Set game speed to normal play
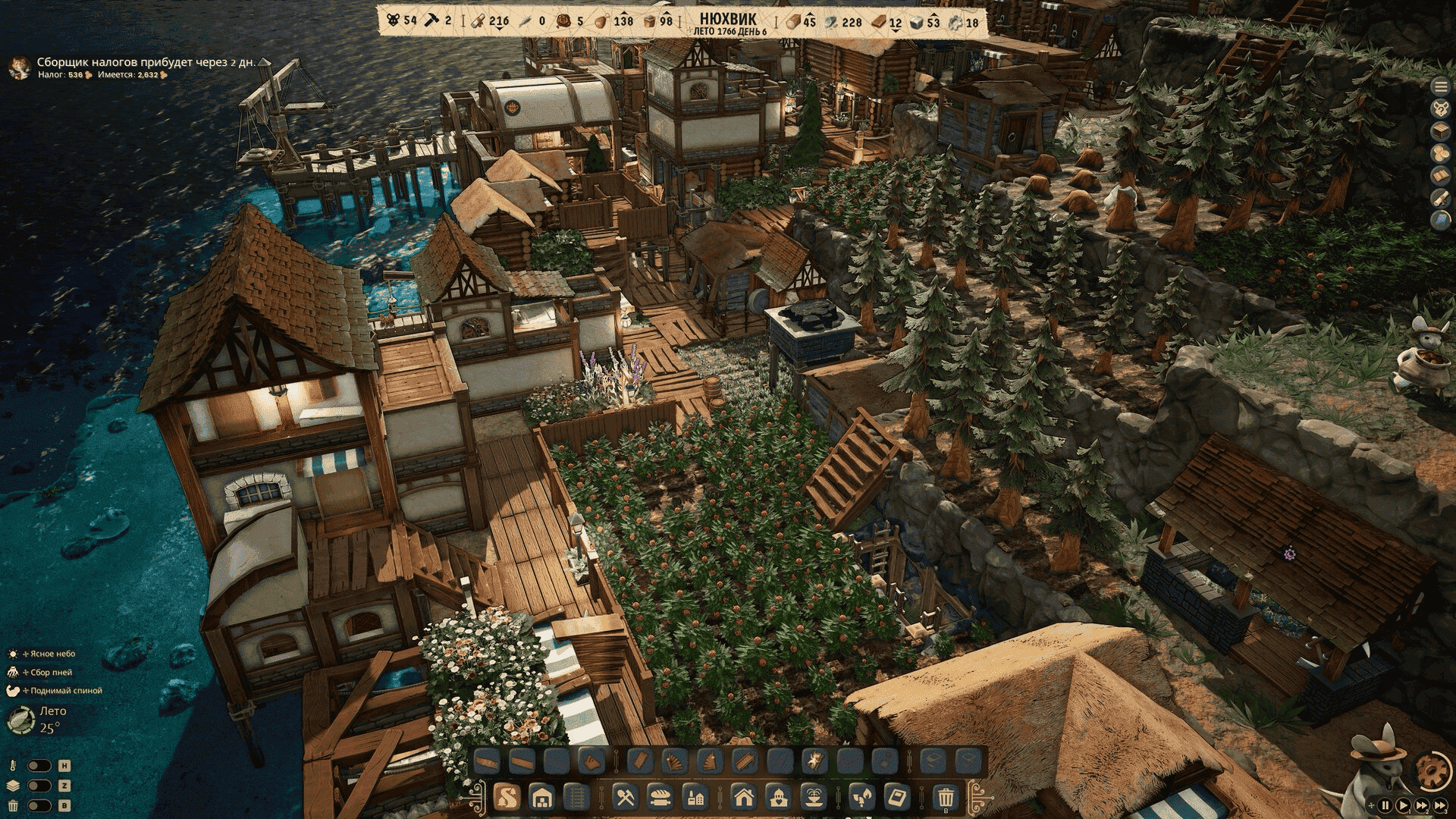This screenshot has width=1456, height=819. coord(1403,805)
